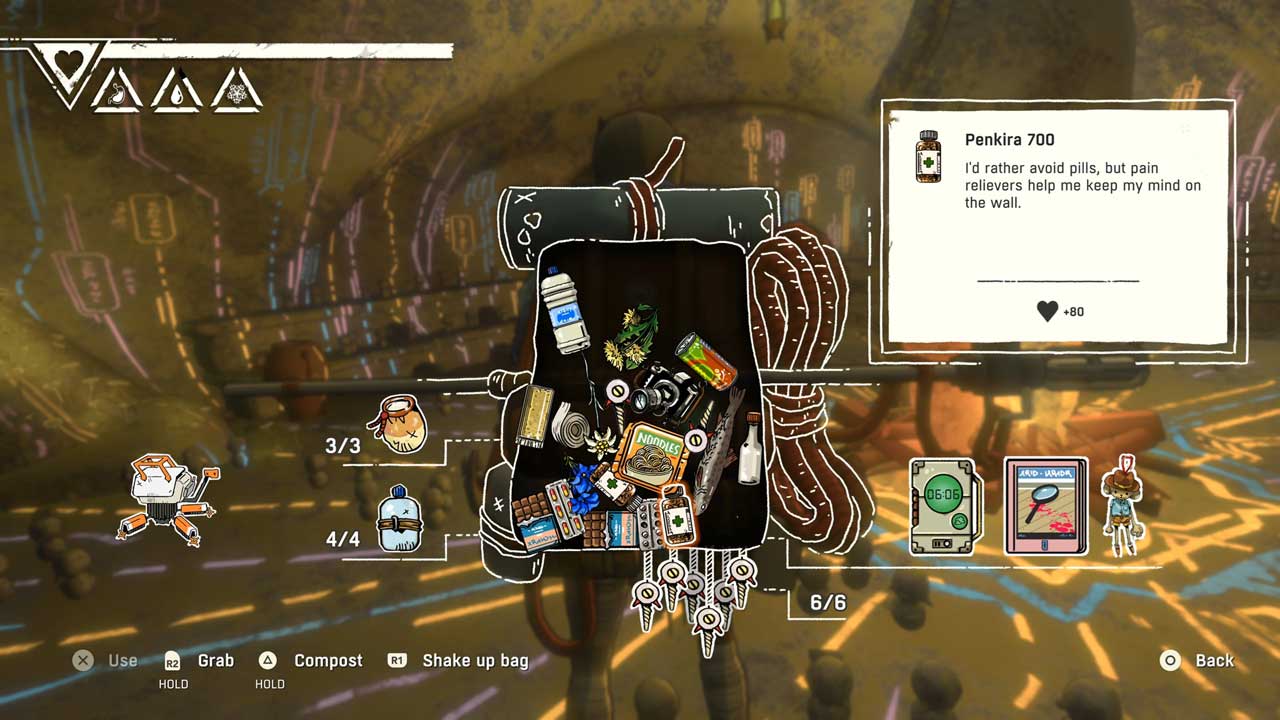Choose the green and orange drink can
The image size is (1280, 720).
tap(706, 361)
